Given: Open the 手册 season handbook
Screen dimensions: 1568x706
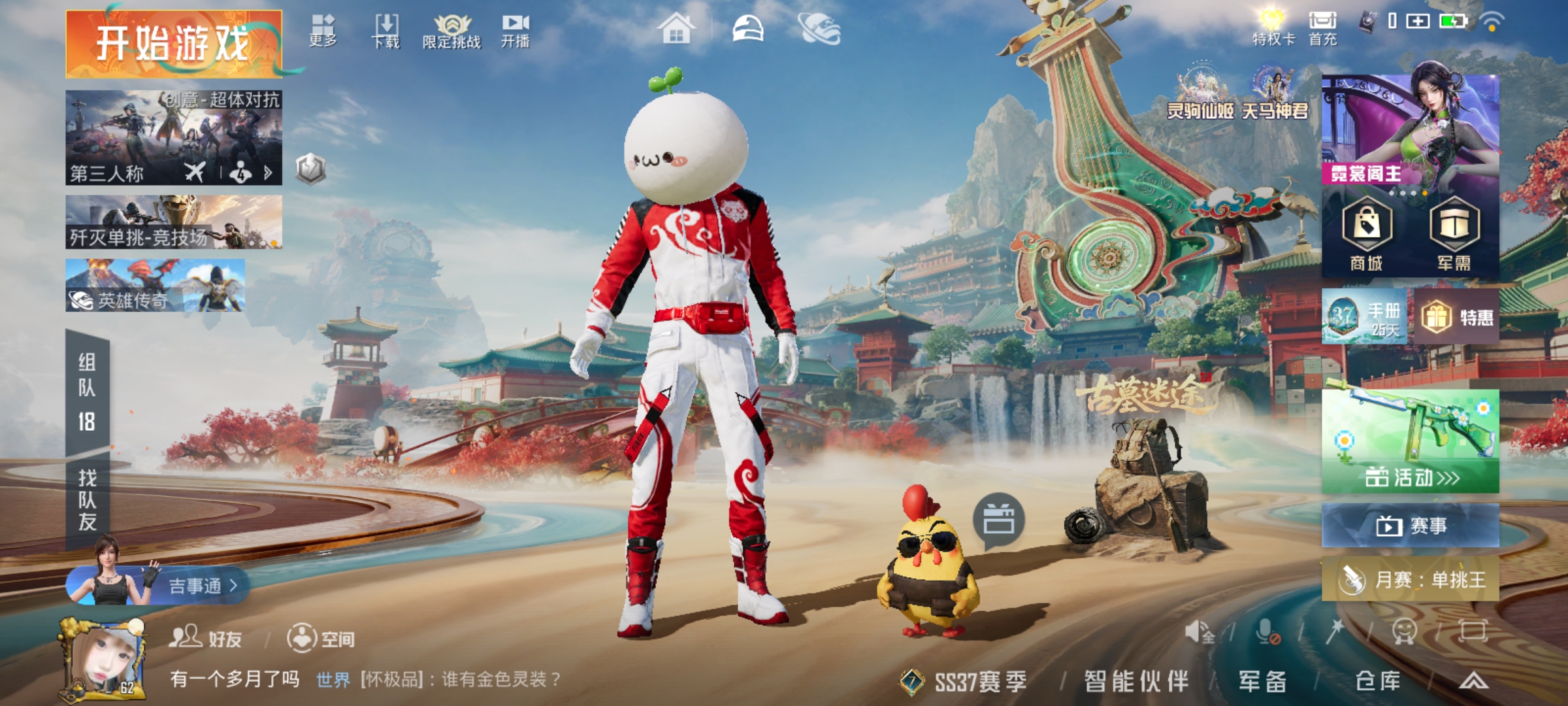Looking at the screenshot, I should pos(1367,317).
